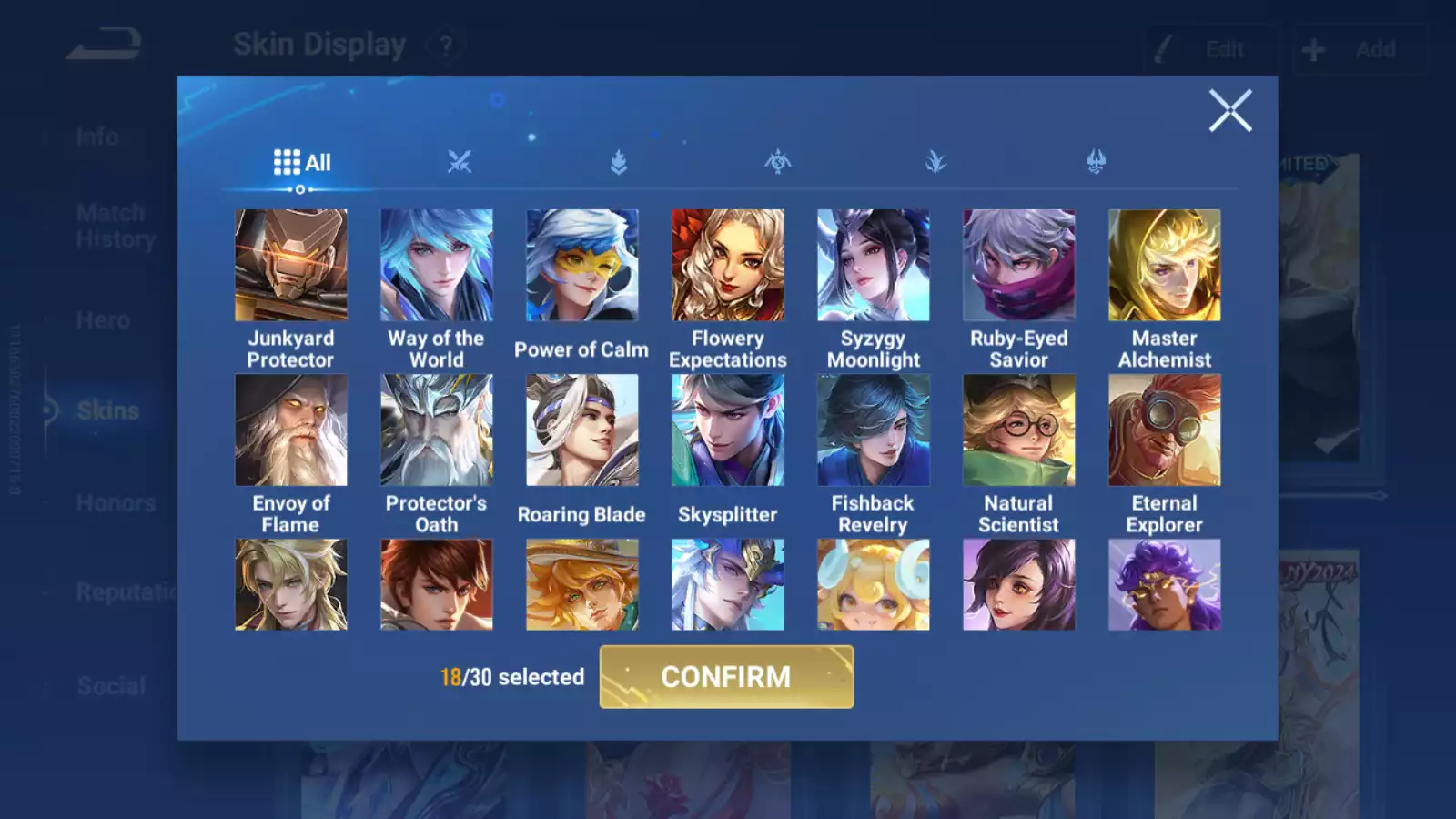Choose the Protector's Oath skin
This screenshot has width=1456, height=819.
click(x=437, y=430)
